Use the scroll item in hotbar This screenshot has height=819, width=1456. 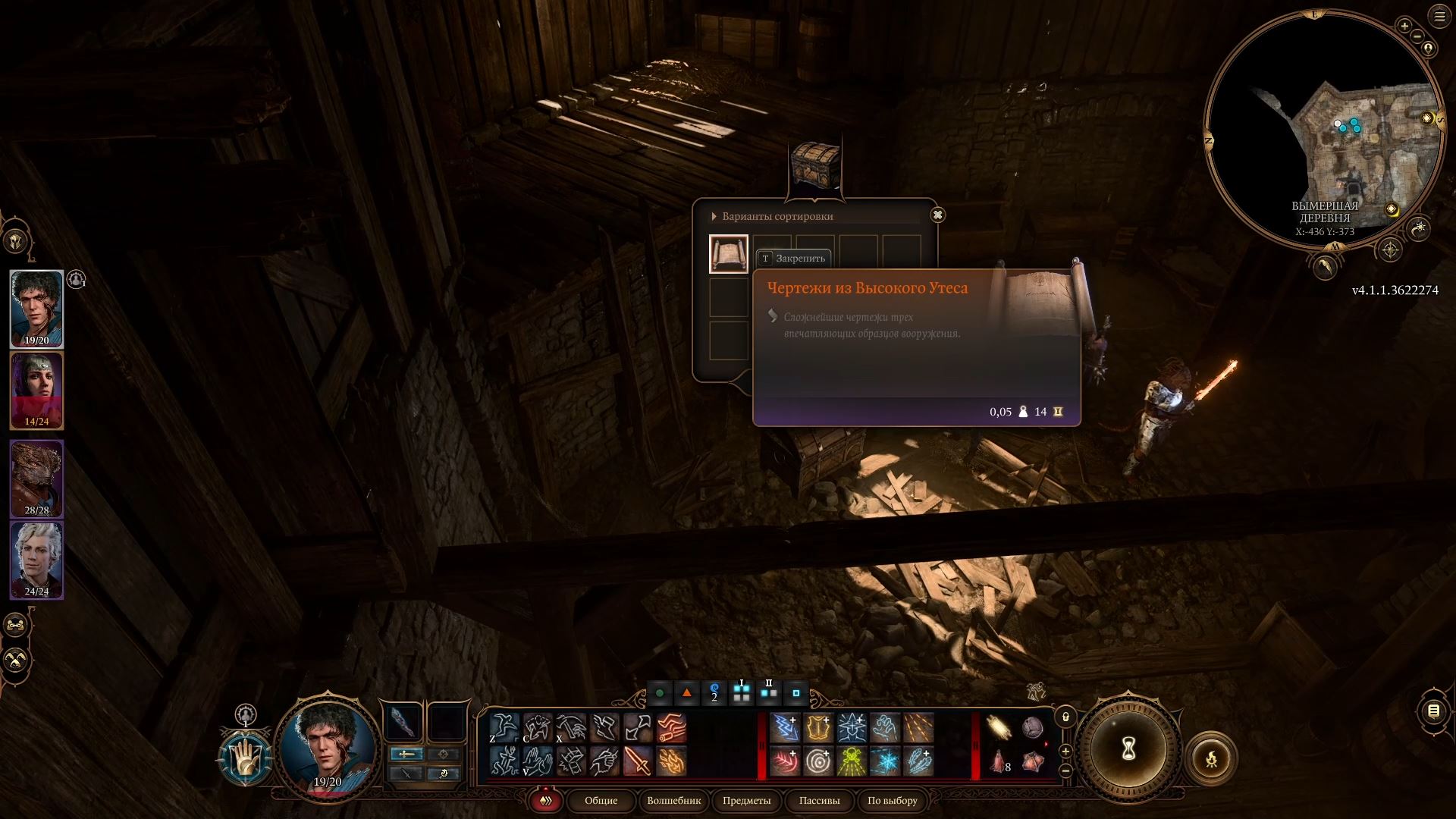pos(999,728)
